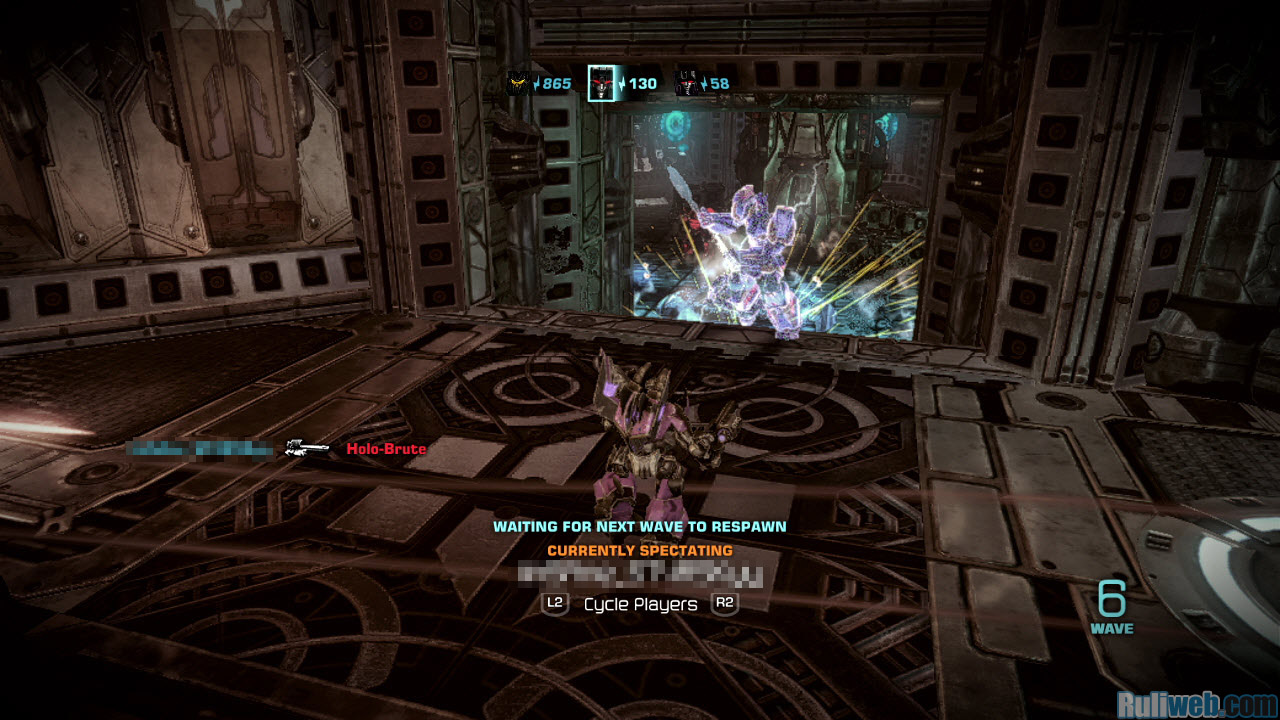The width and height of the screenshot is (1280, 720).
Task: Choose the player portrait with 58 energon
Action: (687, 83)
